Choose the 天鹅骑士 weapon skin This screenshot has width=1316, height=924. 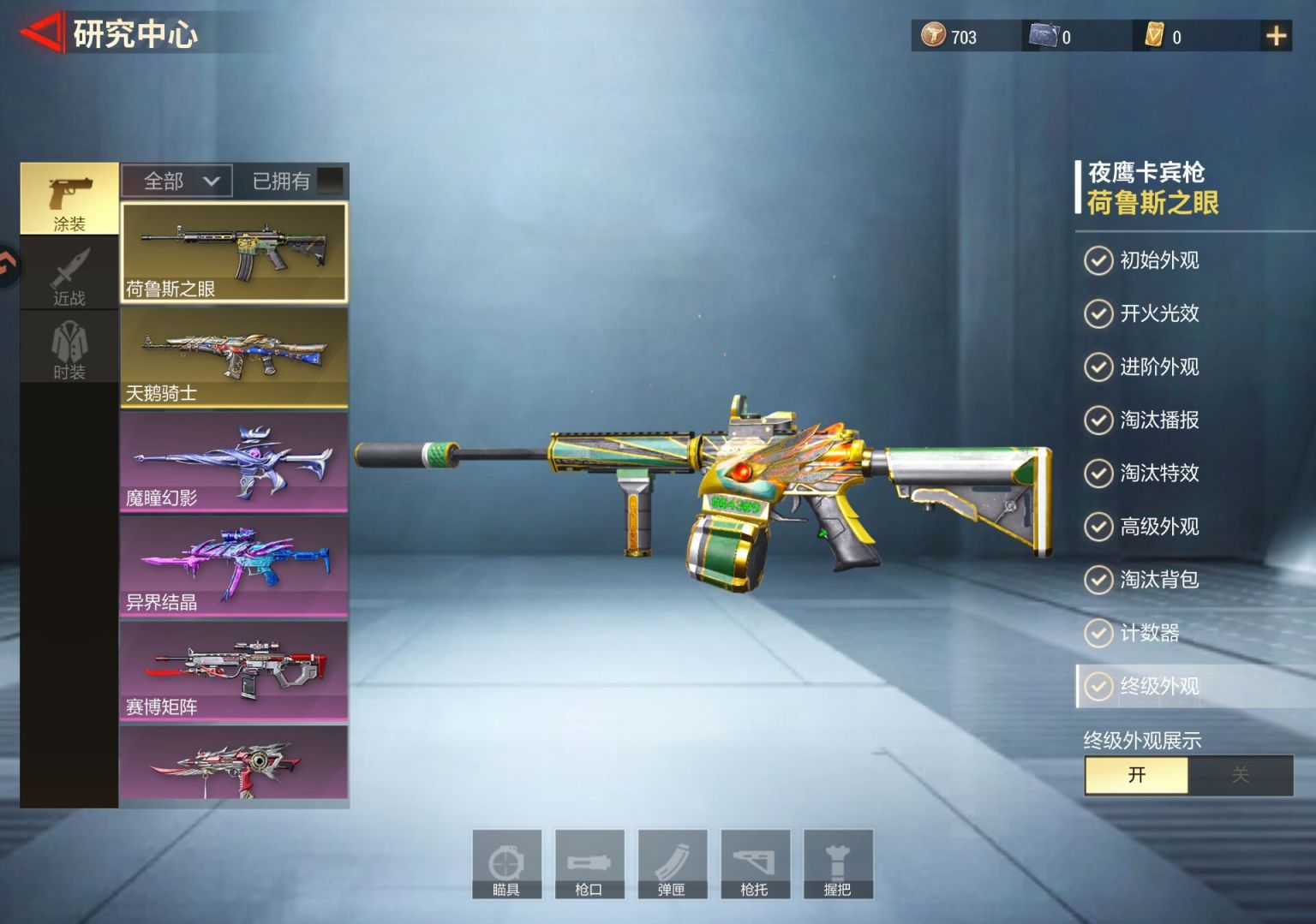[234, 357]
